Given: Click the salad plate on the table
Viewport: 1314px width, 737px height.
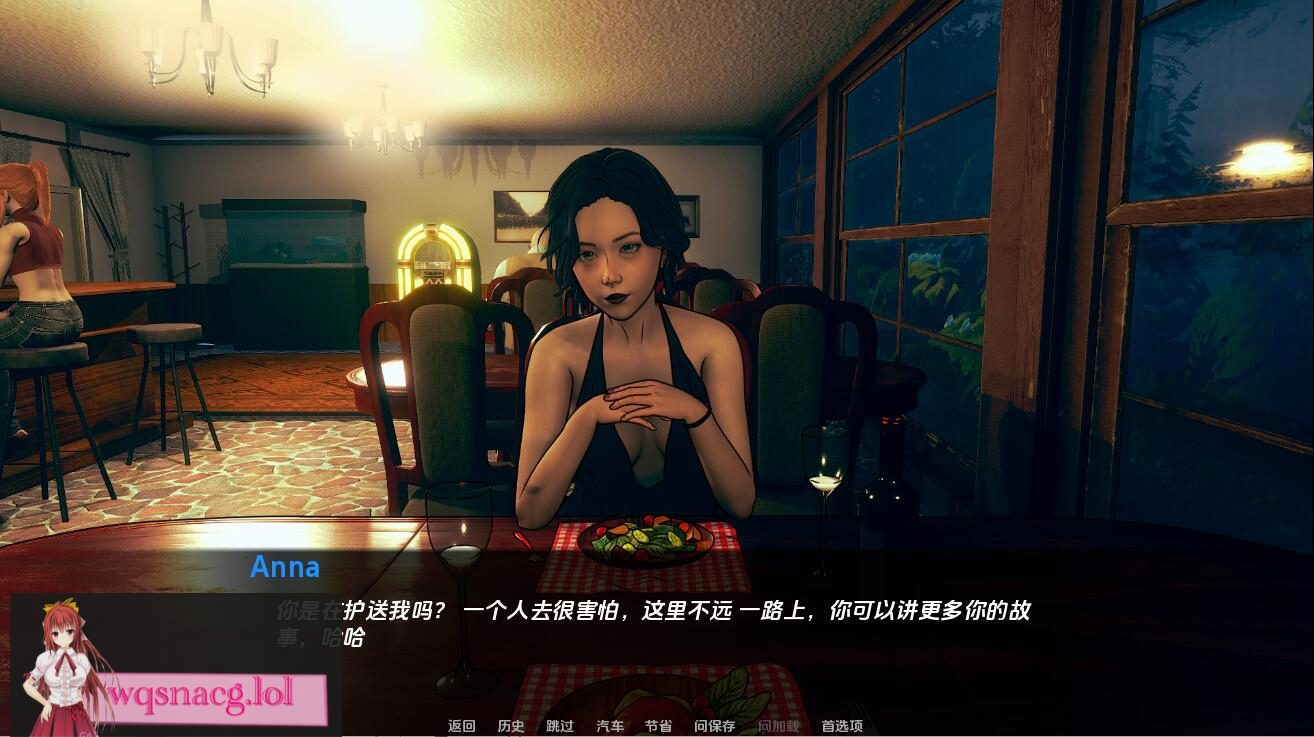Looking at the screenshot, I should pos(645,536).
